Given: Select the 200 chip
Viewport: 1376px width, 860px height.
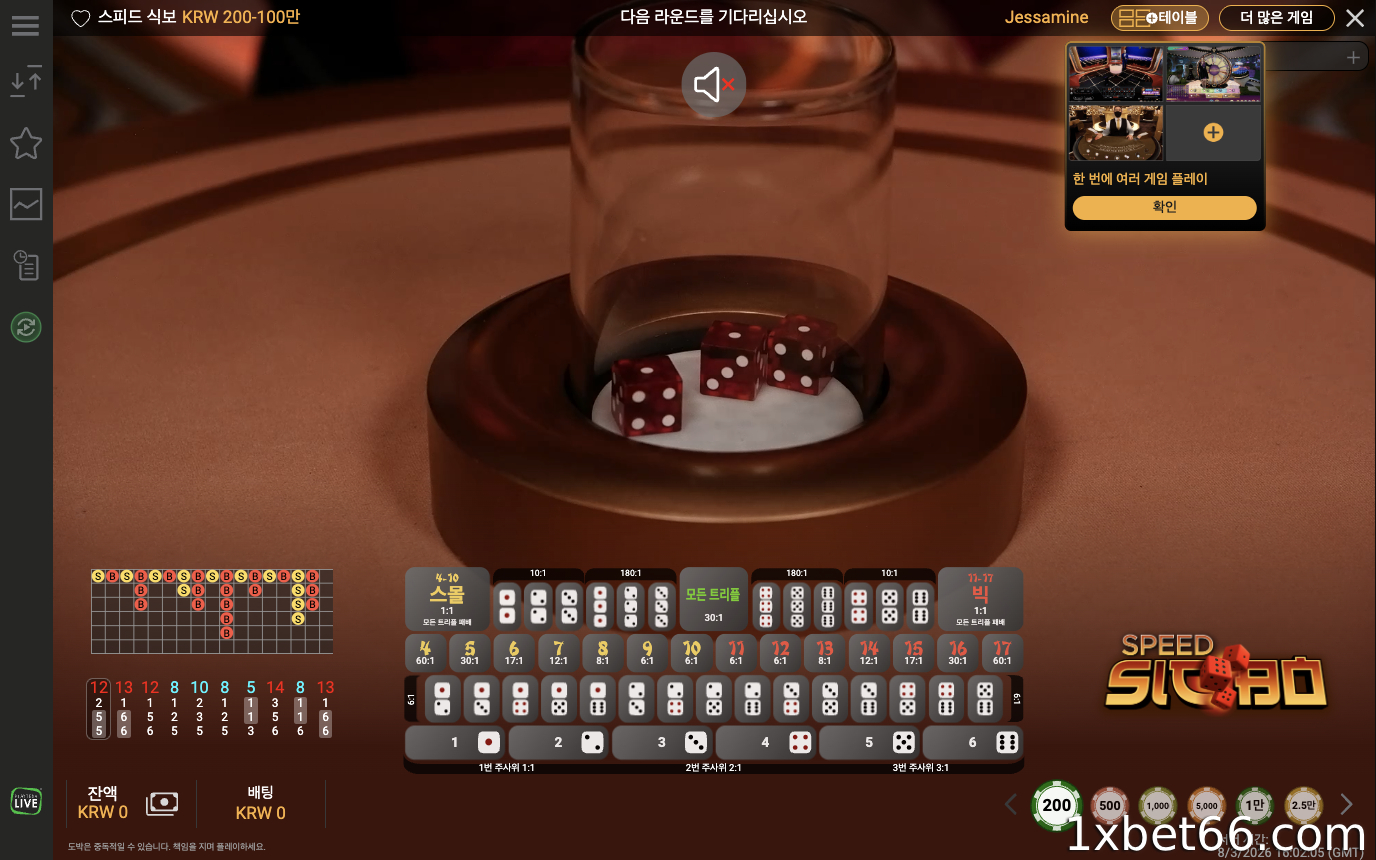Looking at the screenshot, I should pos(1056,805).
